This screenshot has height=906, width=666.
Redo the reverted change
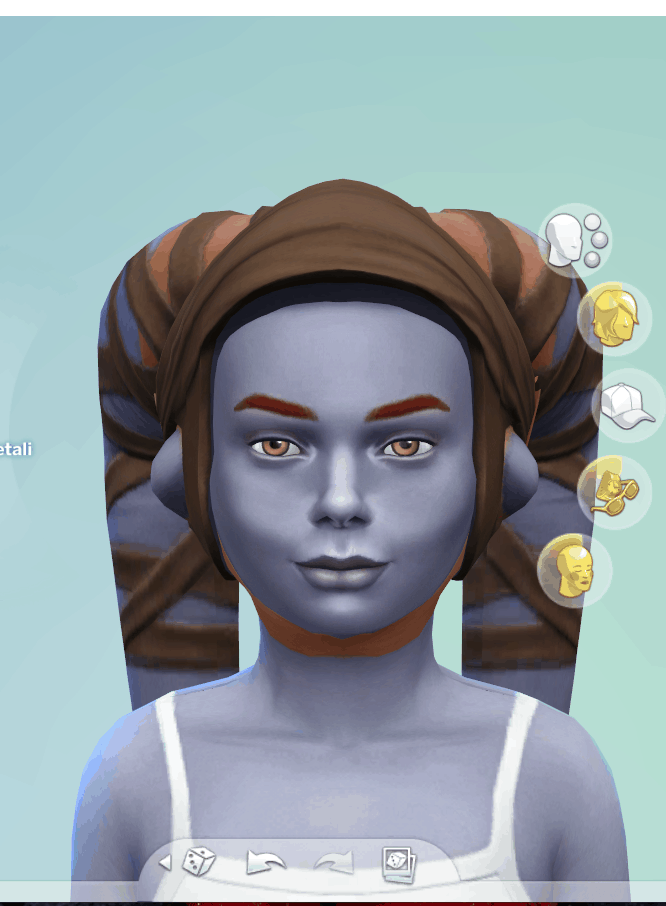coord(333,862)
